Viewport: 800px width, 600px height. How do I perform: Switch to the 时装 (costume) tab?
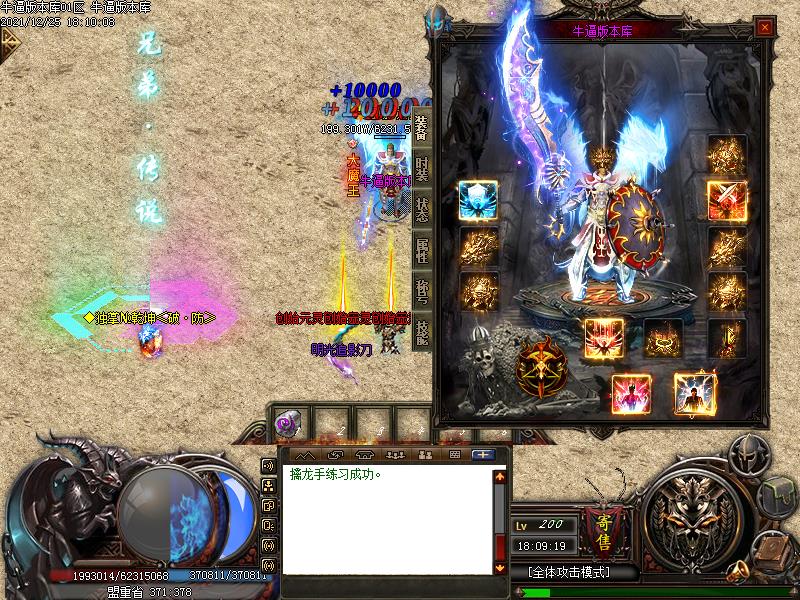(422, 170)
